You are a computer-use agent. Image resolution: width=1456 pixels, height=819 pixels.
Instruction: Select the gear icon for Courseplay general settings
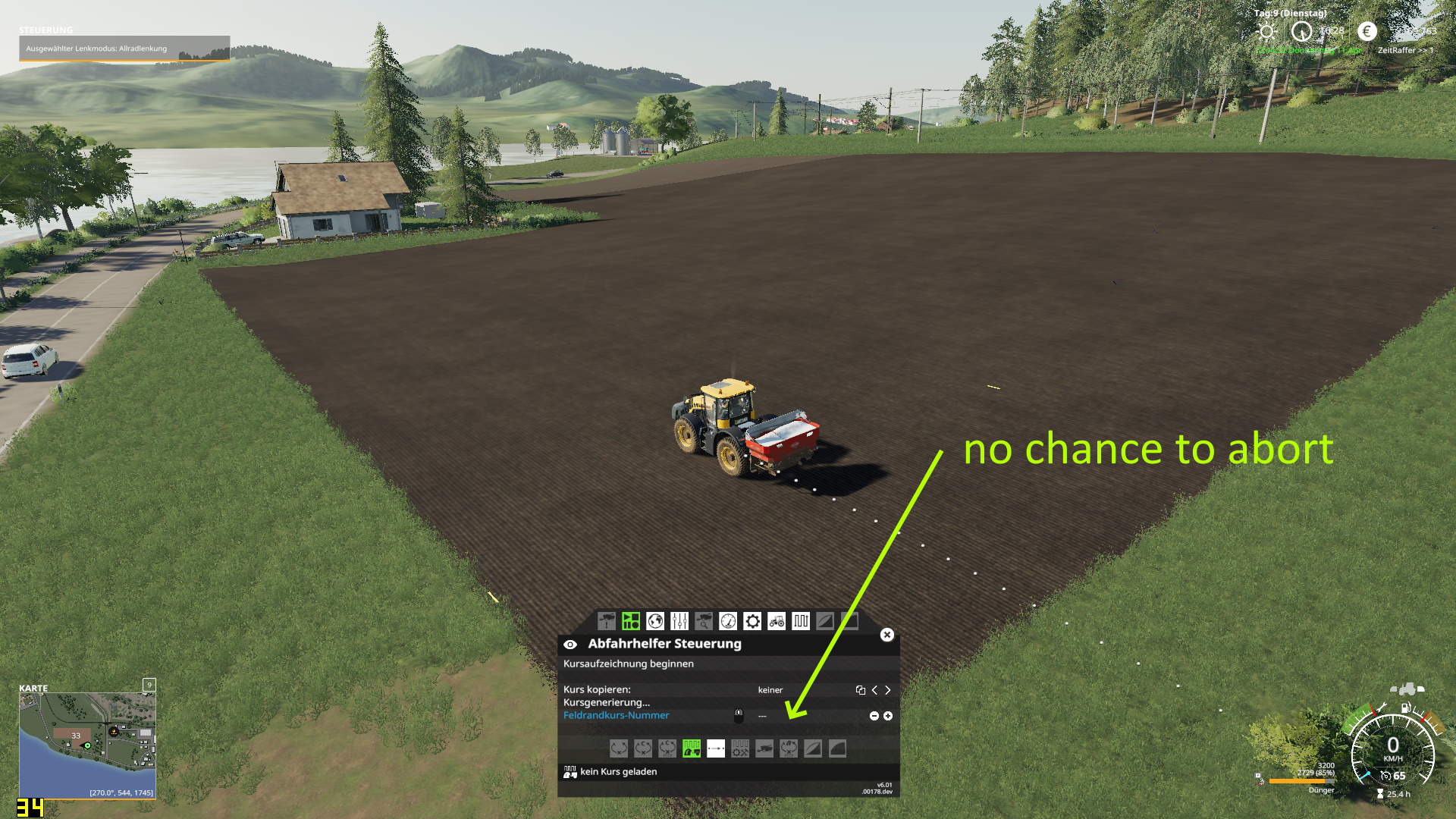point(752,621)
